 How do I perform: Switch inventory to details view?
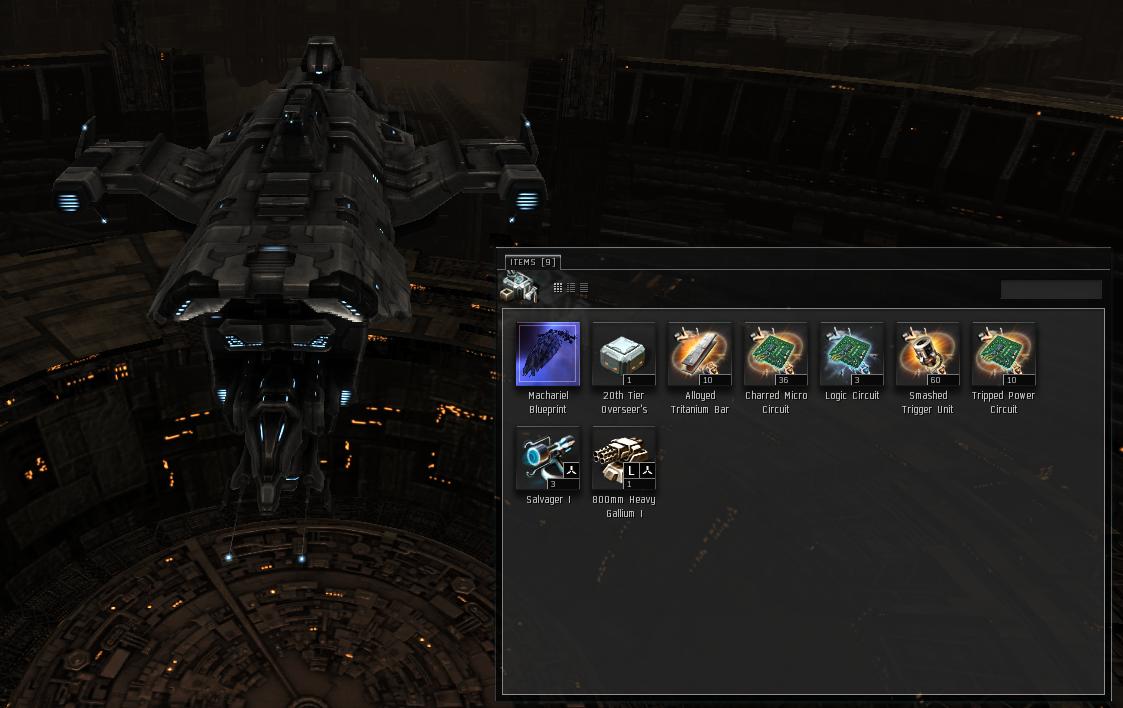[x=571, y=288]
